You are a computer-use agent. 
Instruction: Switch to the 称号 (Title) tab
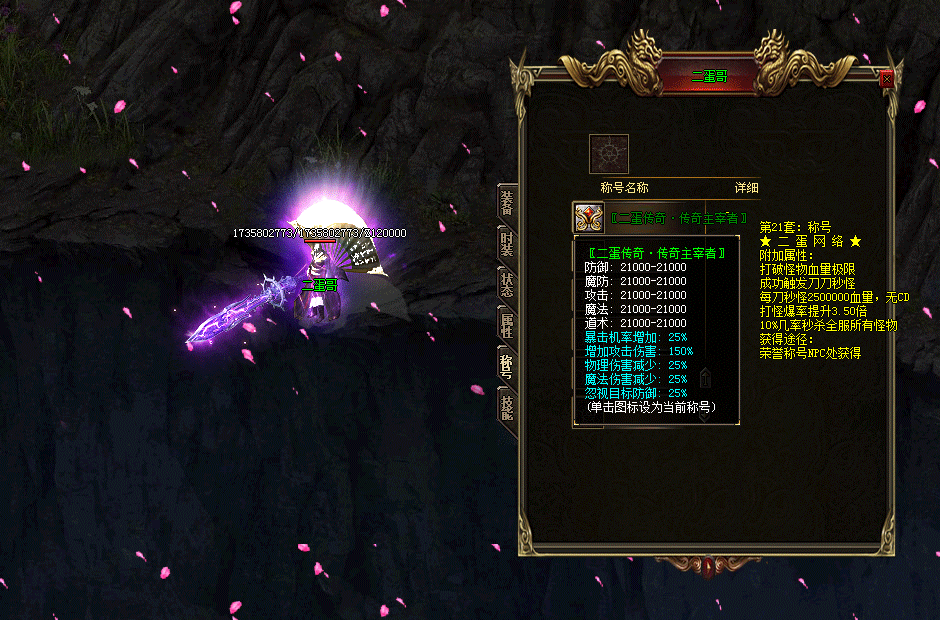click(507, 363)
